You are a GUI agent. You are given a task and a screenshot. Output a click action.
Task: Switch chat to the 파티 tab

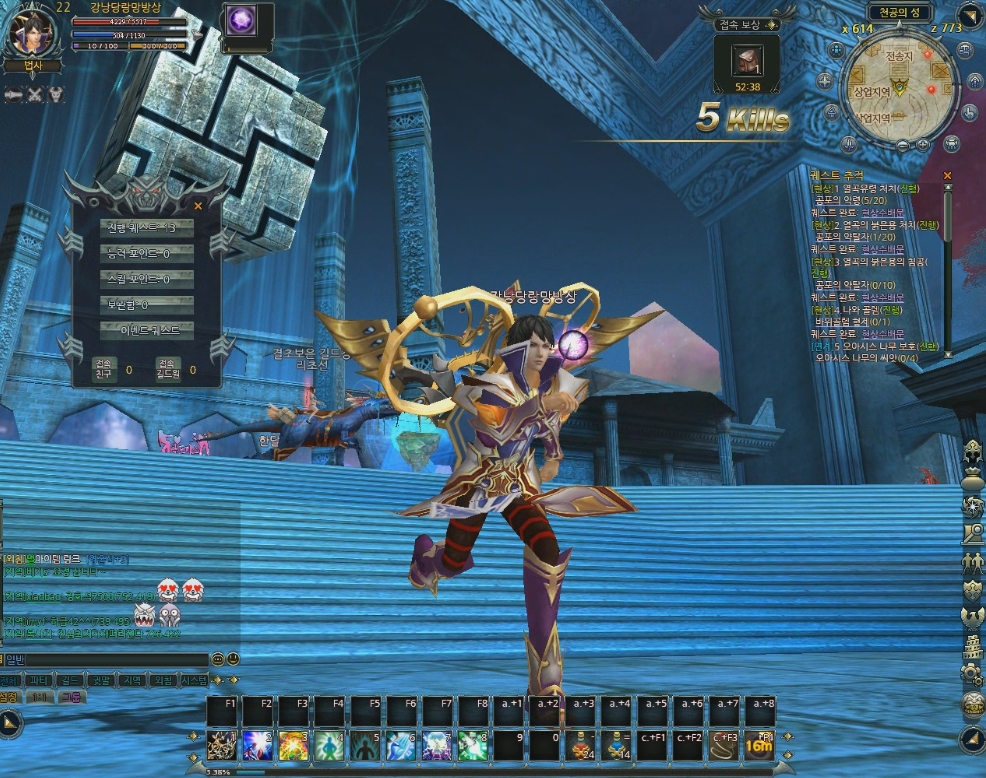[x=38, y=680]
